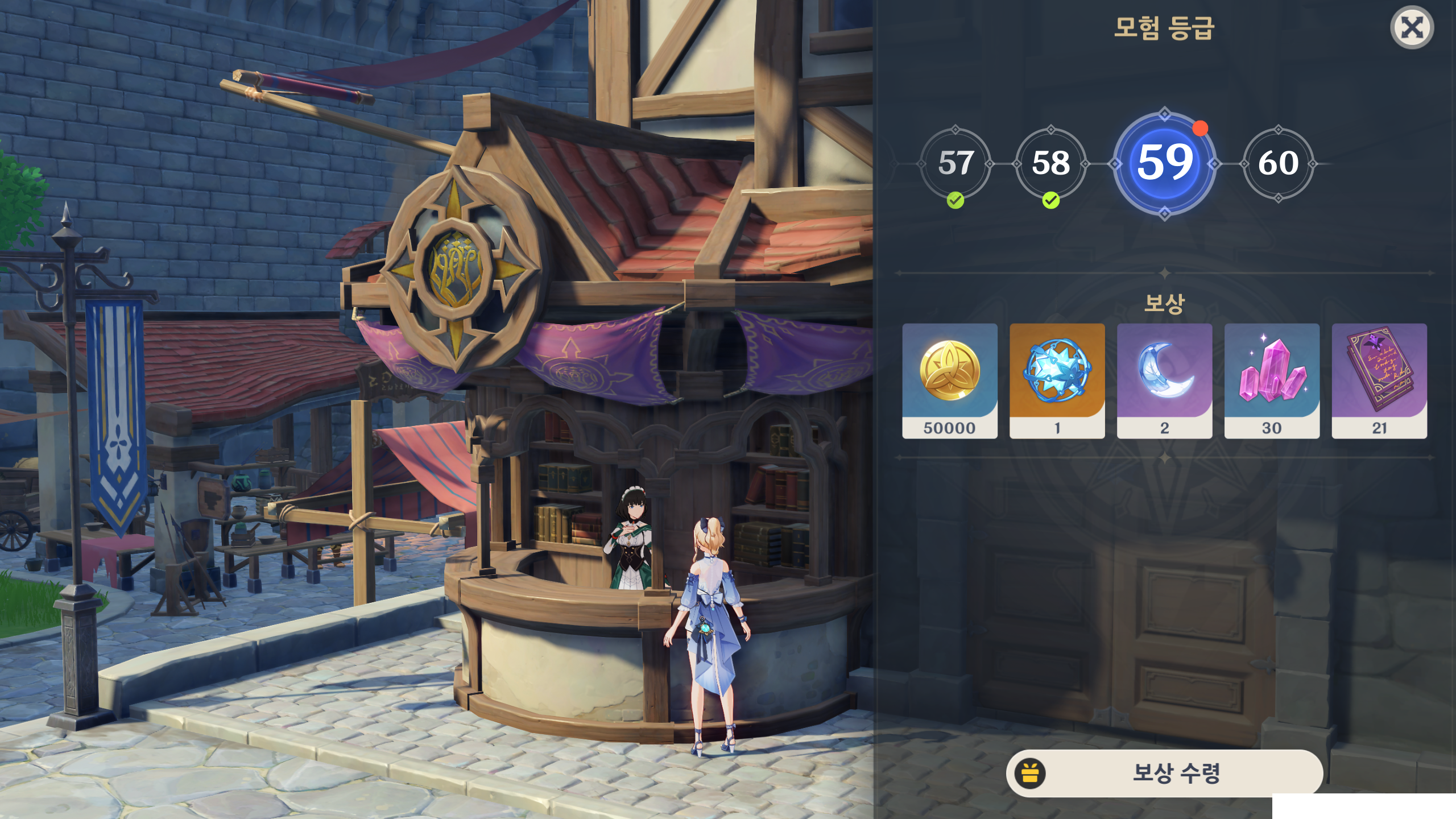Select highlighted adventure rank 59 node
This screenshot has width=1456, height=819.
point(1164,163)
